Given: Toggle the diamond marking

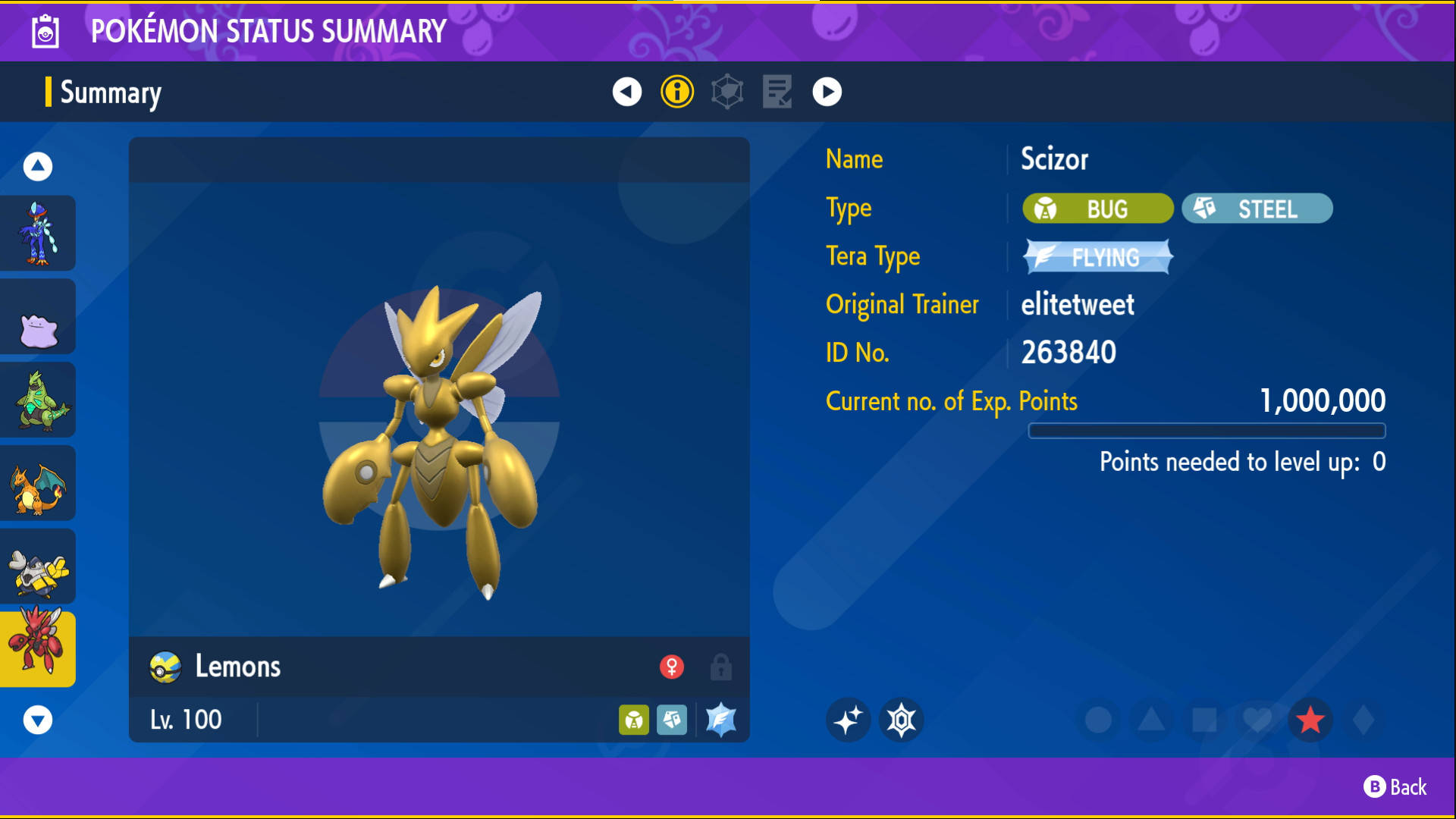Looking at the screenshot, I should coord(1363,720).
